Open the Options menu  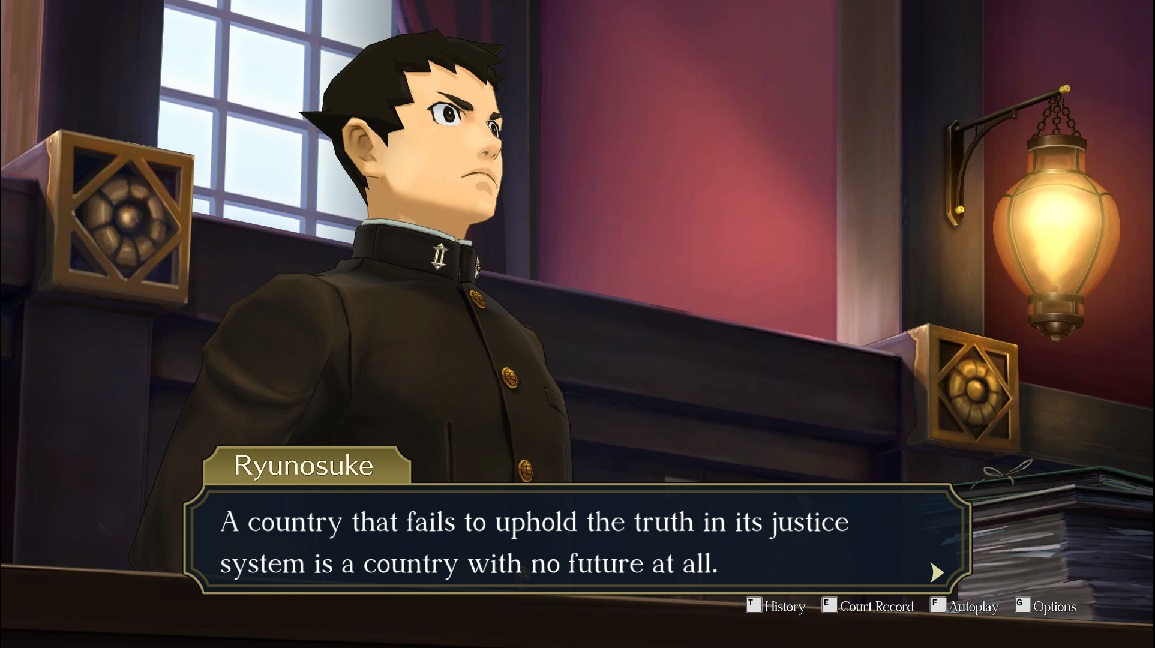(1046, 606)
